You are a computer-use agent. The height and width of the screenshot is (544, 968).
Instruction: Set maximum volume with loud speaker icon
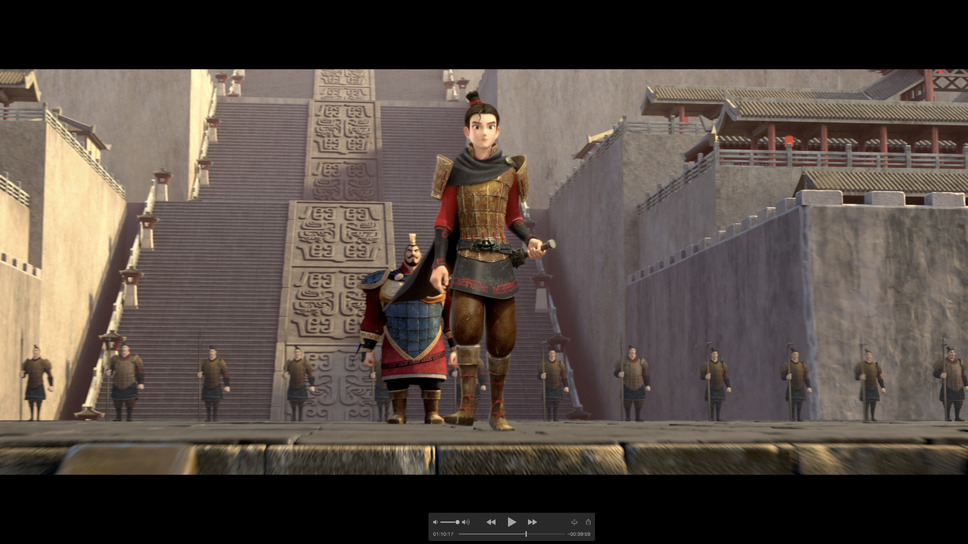pyautogui.click(x=465, y=522)
